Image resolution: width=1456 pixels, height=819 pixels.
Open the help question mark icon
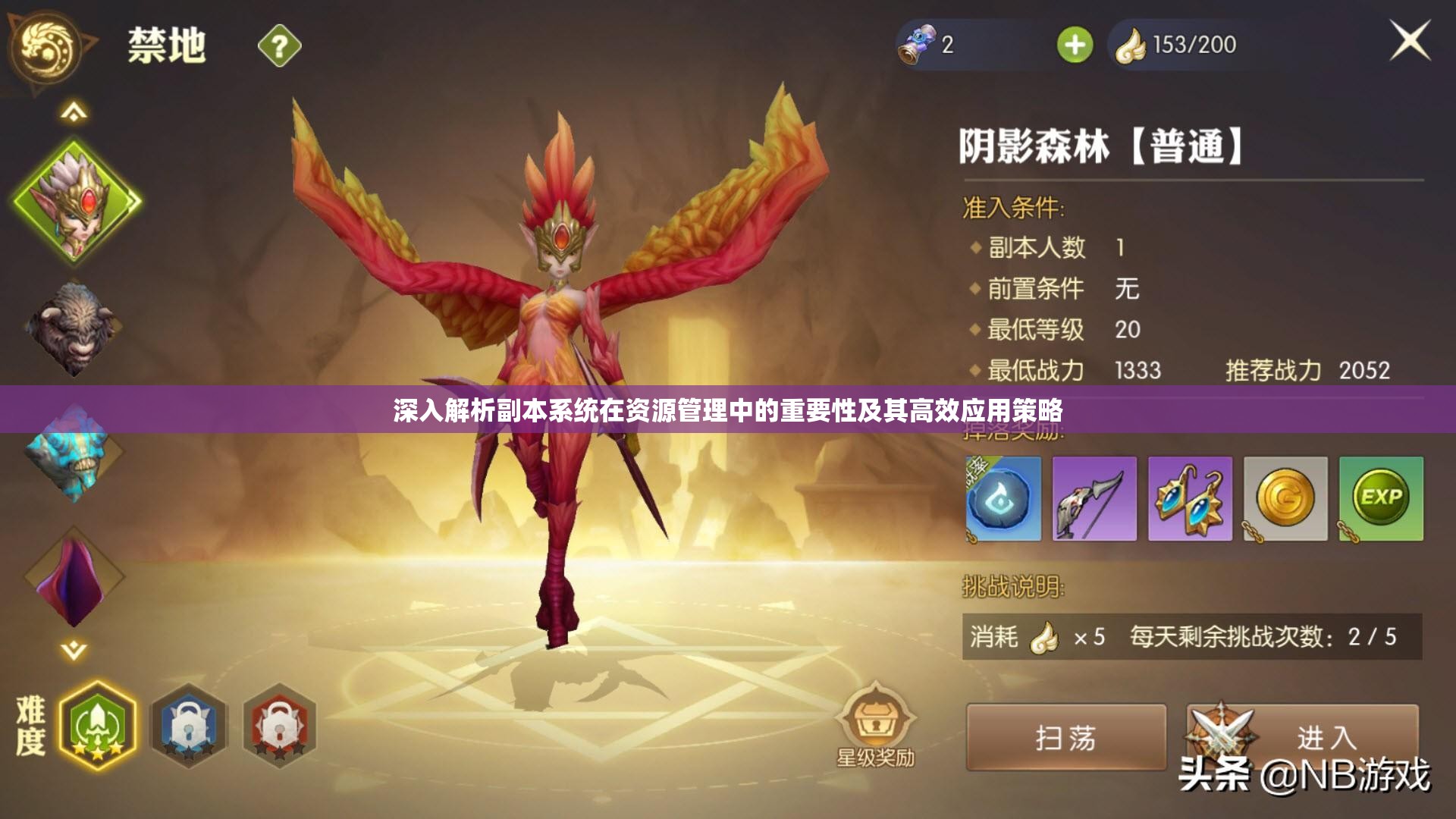click(x=278, y=45)
